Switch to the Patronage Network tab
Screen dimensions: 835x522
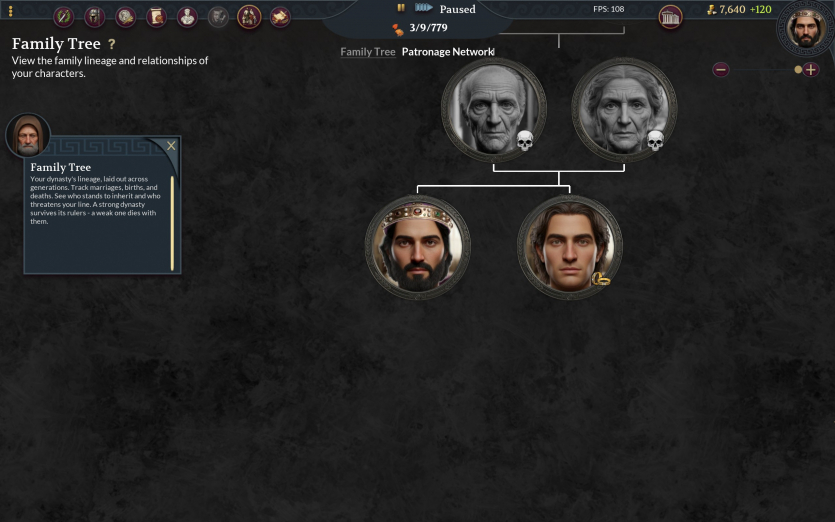point(448,52)
